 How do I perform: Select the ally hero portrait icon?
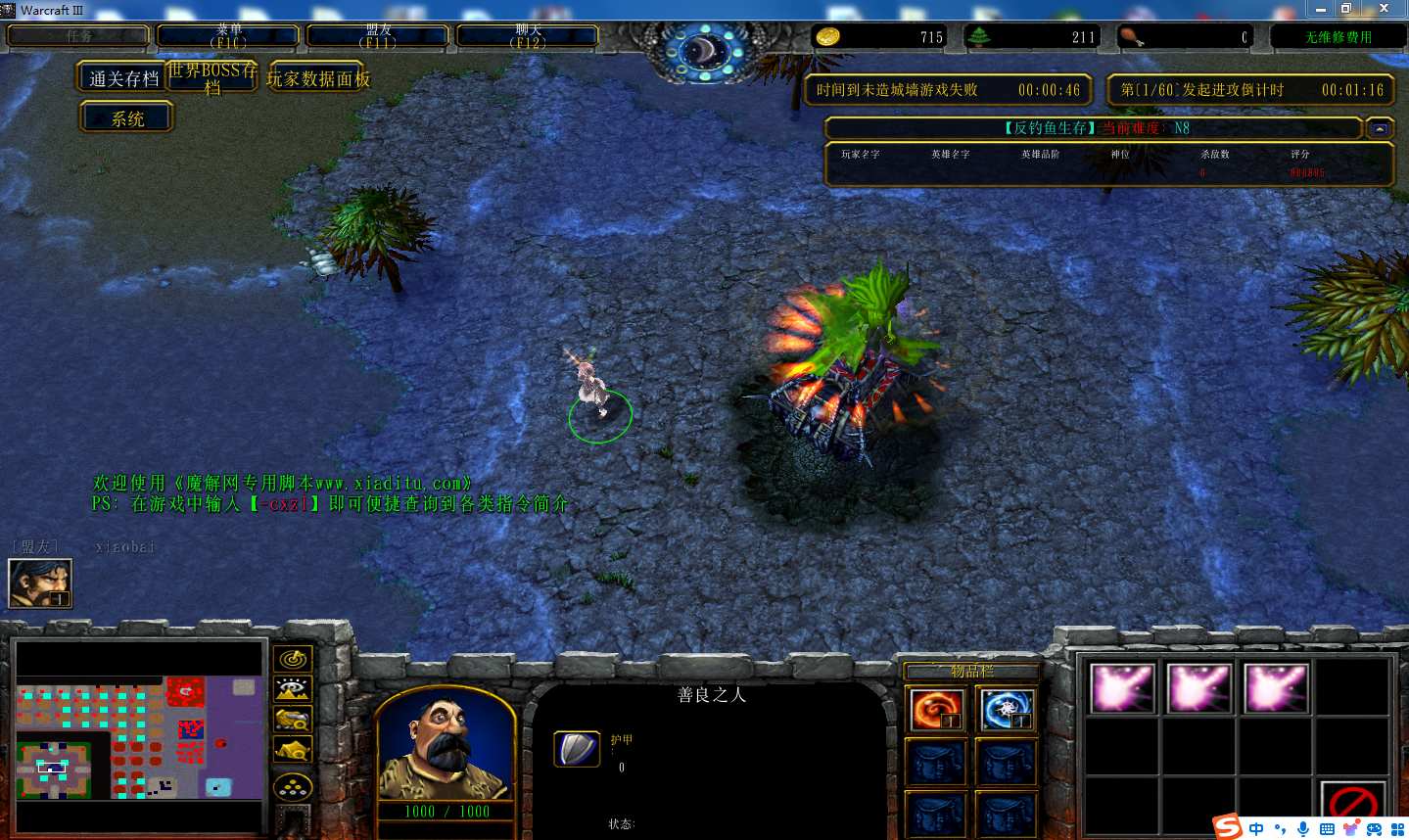tap(40, 583)
